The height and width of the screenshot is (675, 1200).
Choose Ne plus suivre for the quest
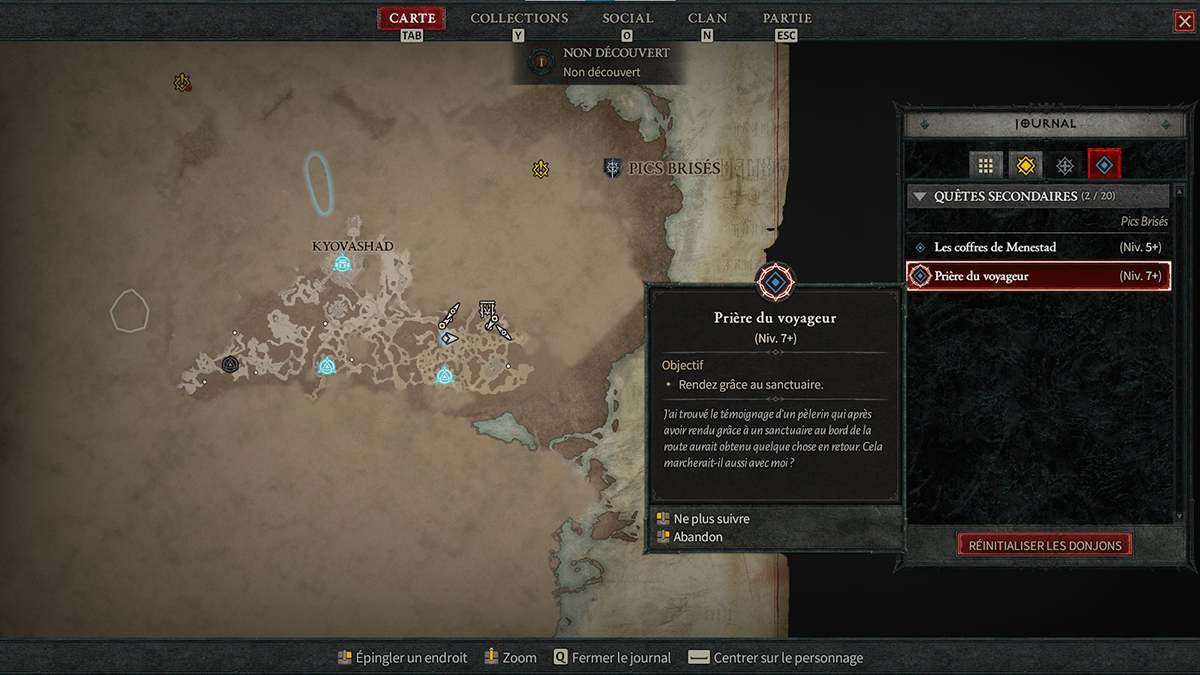pyautogui.click(x=711, y=519)
